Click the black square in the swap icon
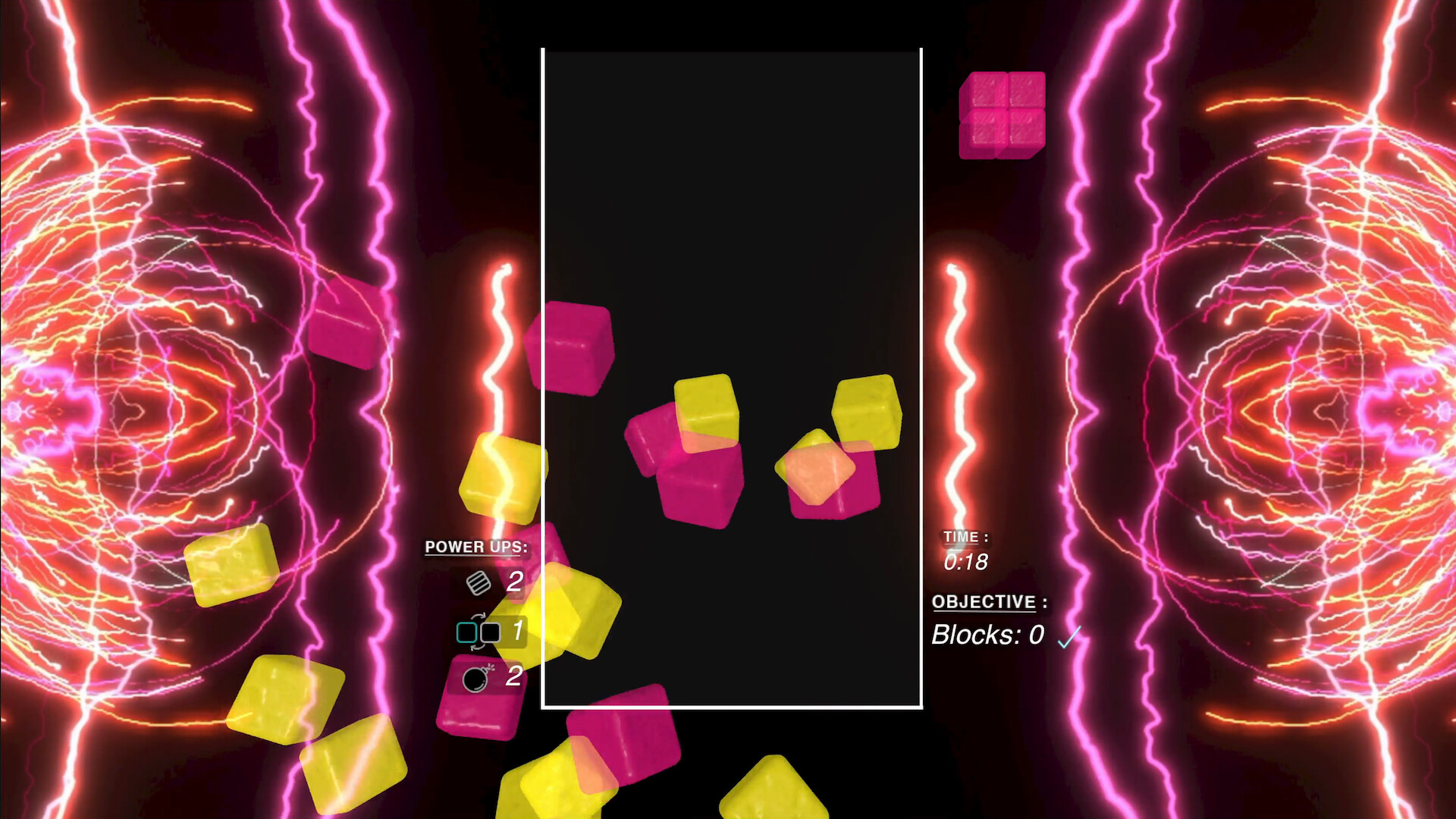1456x819 pixels. (490, 632)
